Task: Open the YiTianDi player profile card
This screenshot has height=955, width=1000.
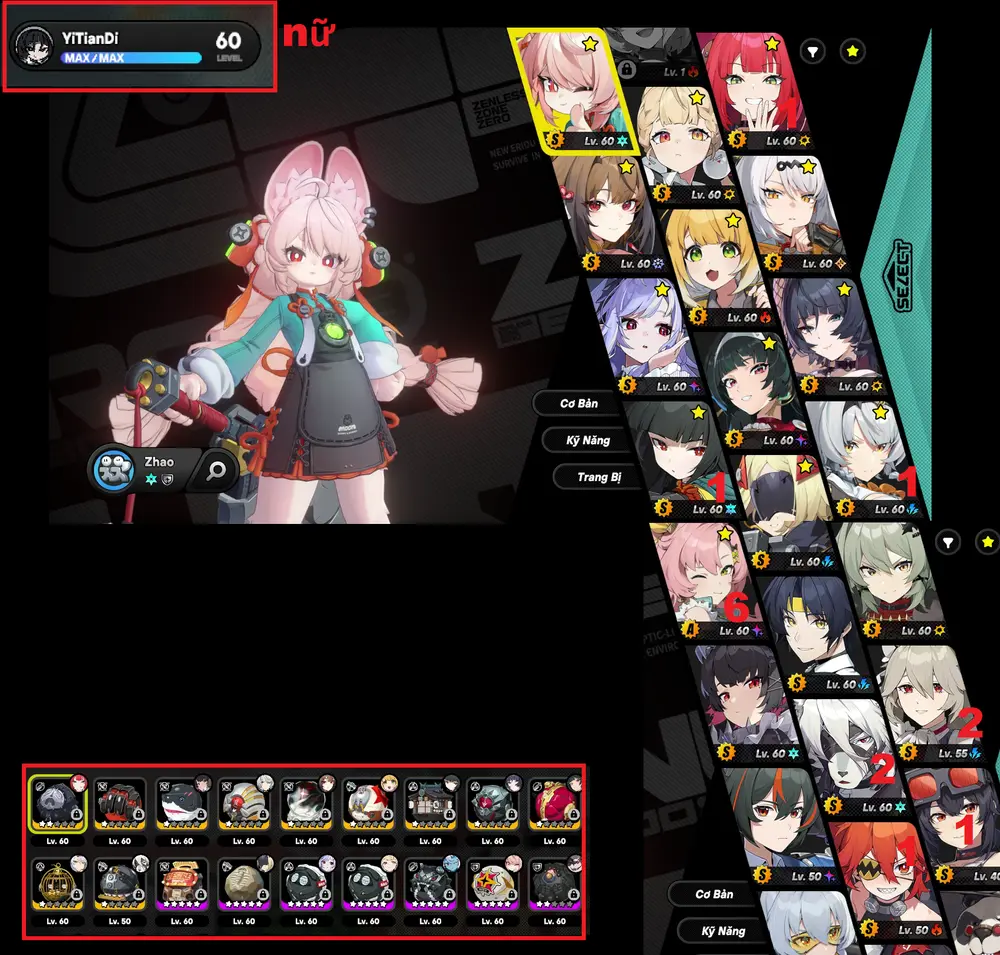Action: click(136, 46)
